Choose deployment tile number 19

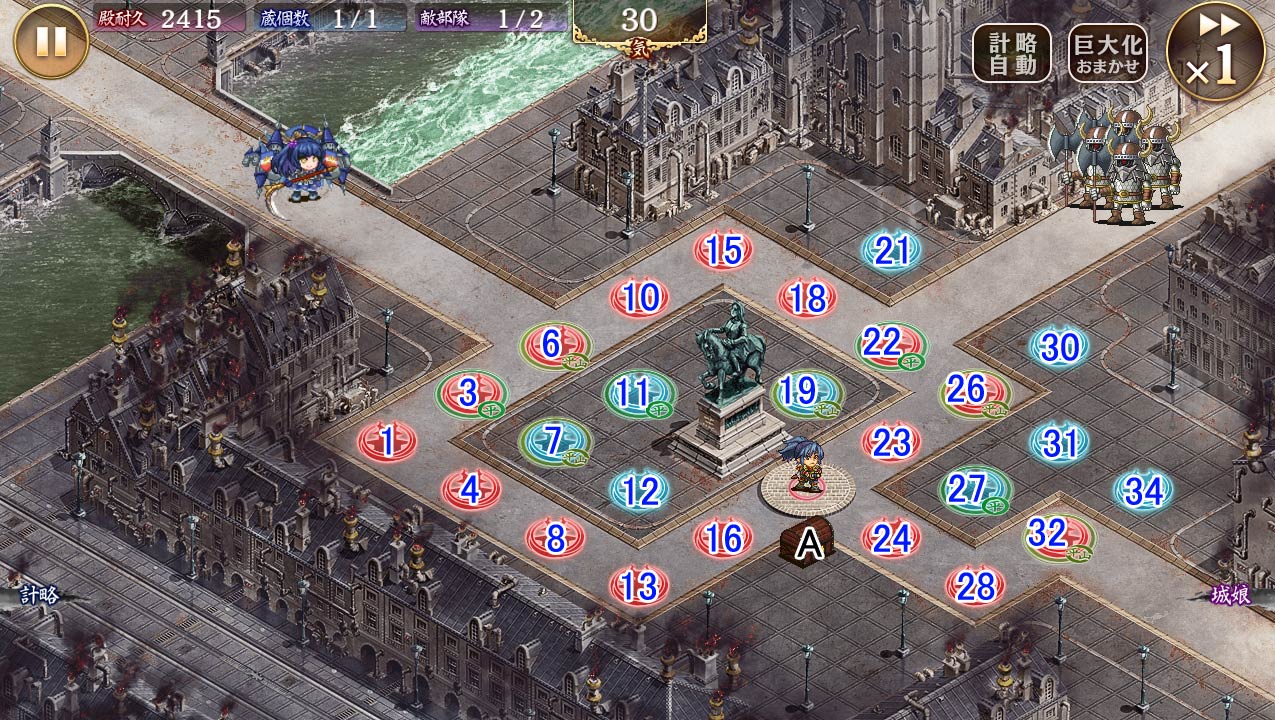806,393
